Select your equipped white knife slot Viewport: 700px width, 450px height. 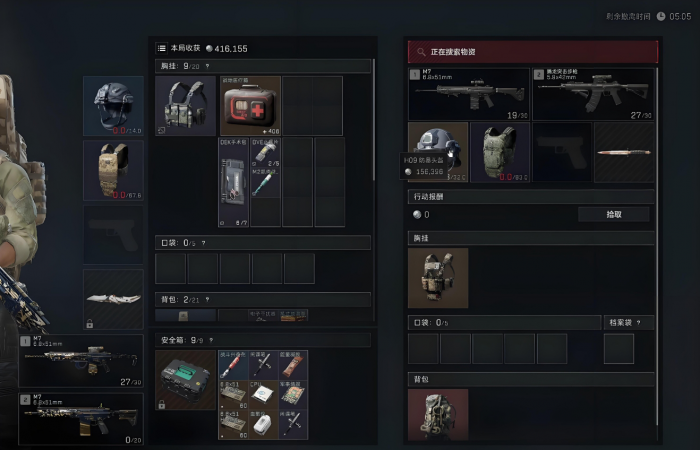click(x=113, y=298)
